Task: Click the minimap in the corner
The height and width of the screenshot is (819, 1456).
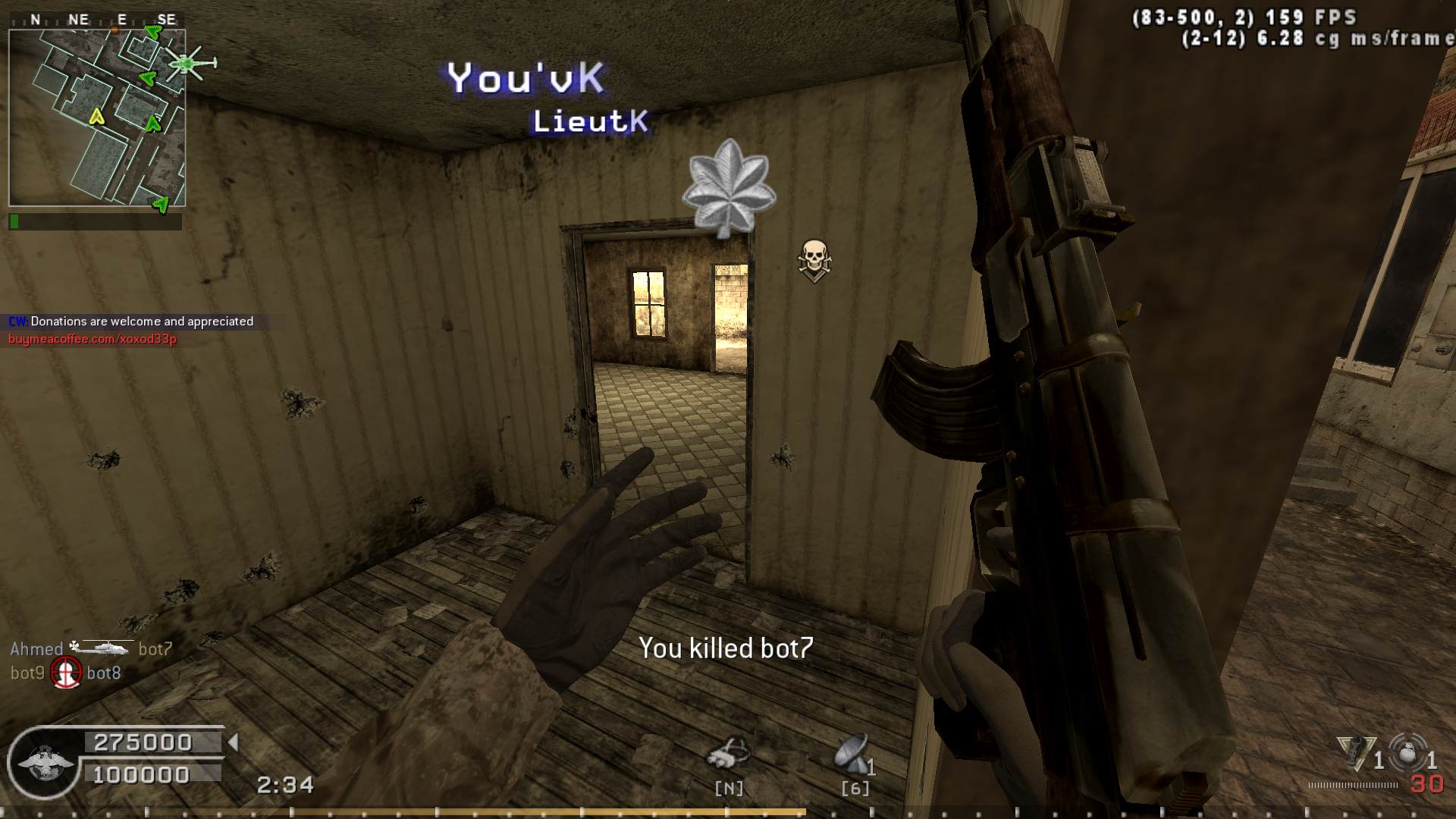Action: click(x=97, y=118)
